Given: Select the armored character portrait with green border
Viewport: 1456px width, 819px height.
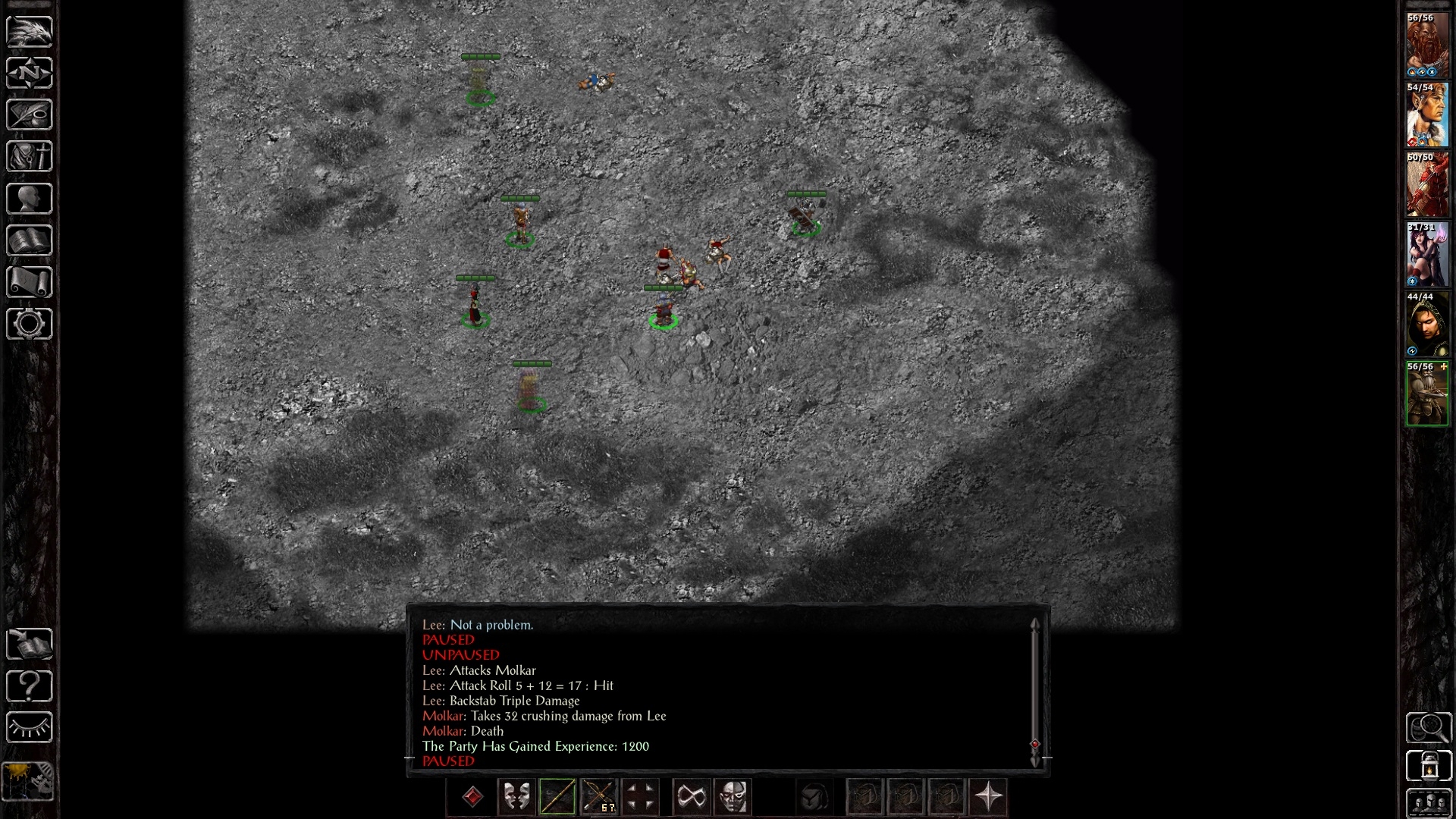Looking at the screenshot, I should [x=1427, y=394].
